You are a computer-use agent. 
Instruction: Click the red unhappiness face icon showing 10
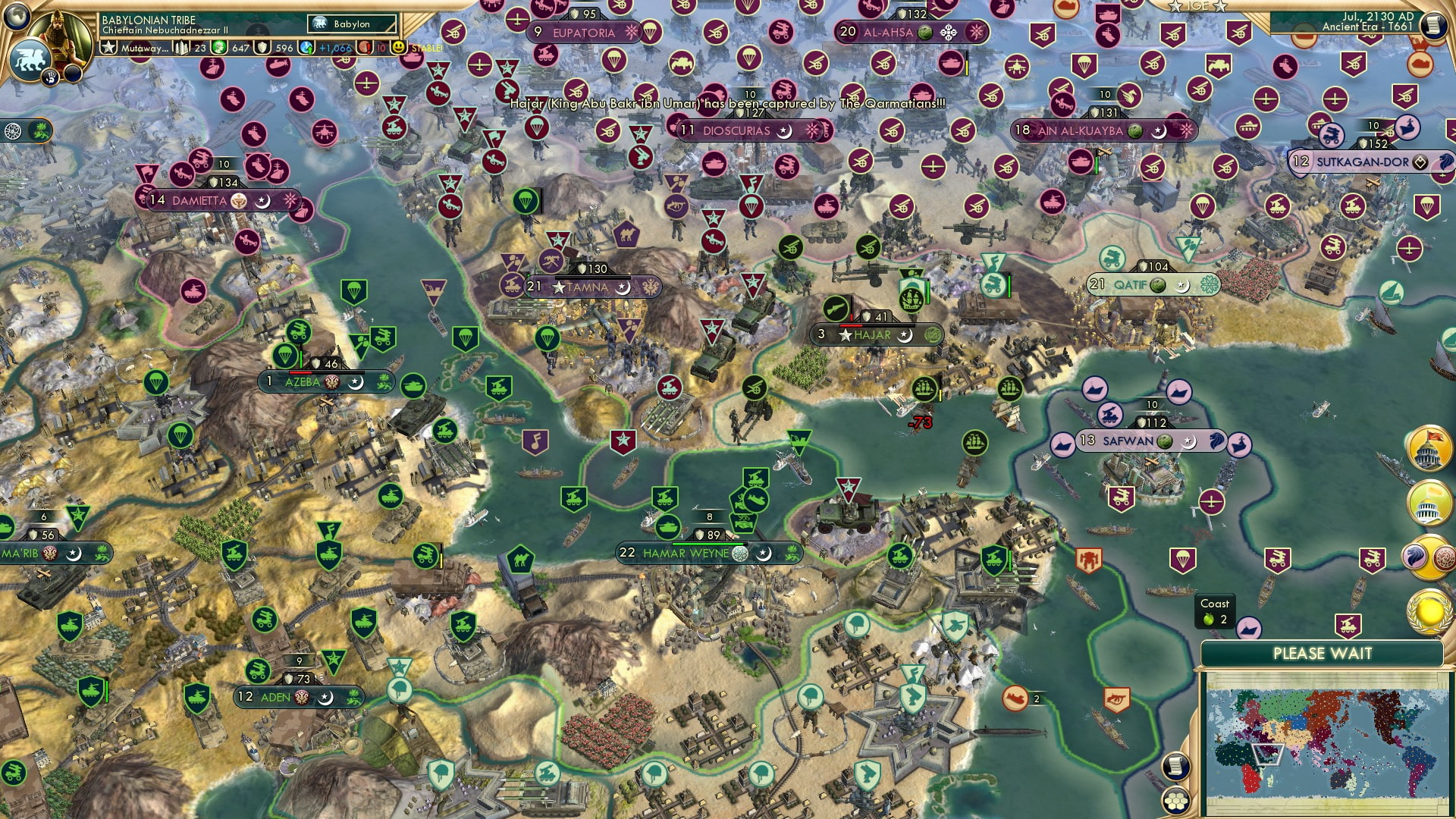(366, 48)
